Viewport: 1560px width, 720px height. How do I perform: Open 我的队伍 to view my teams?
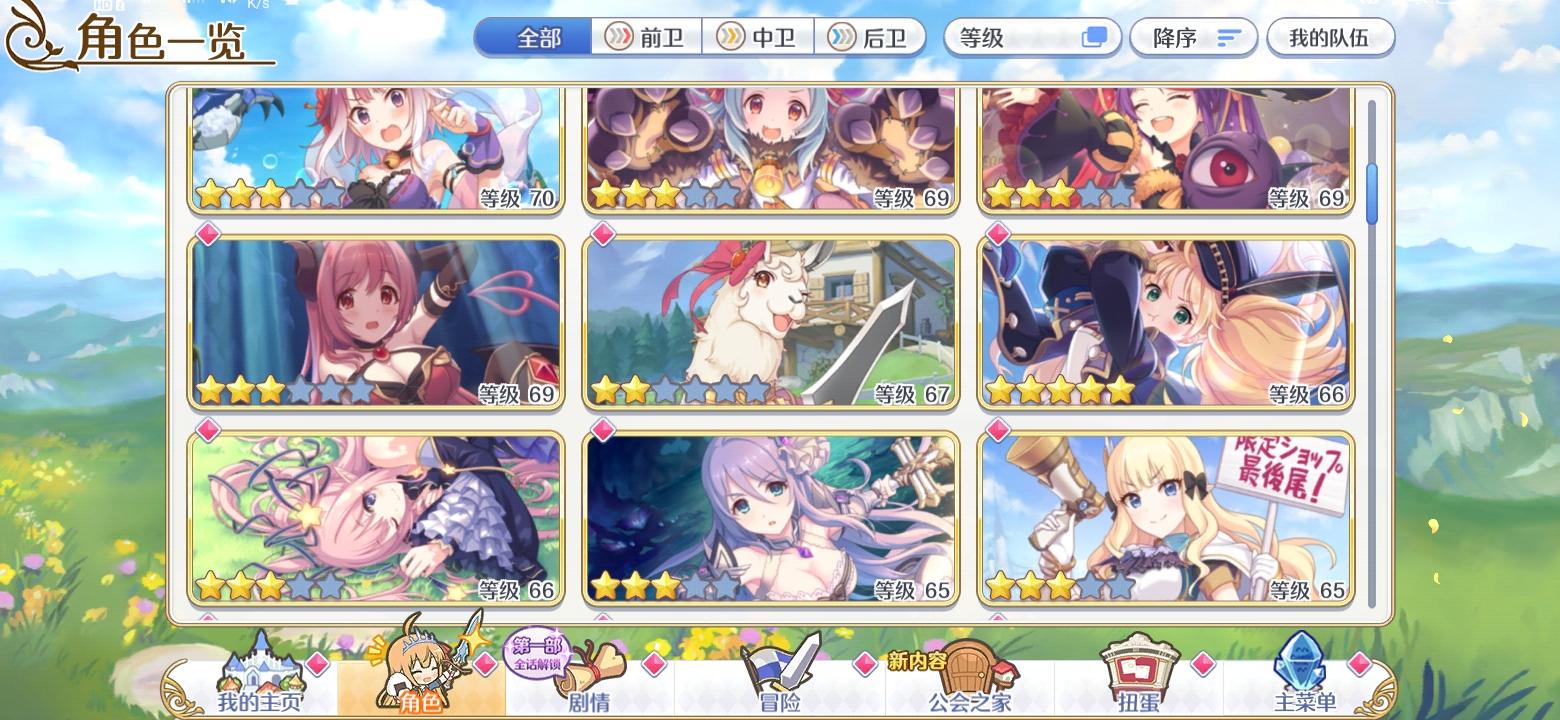pos(1330,37)
